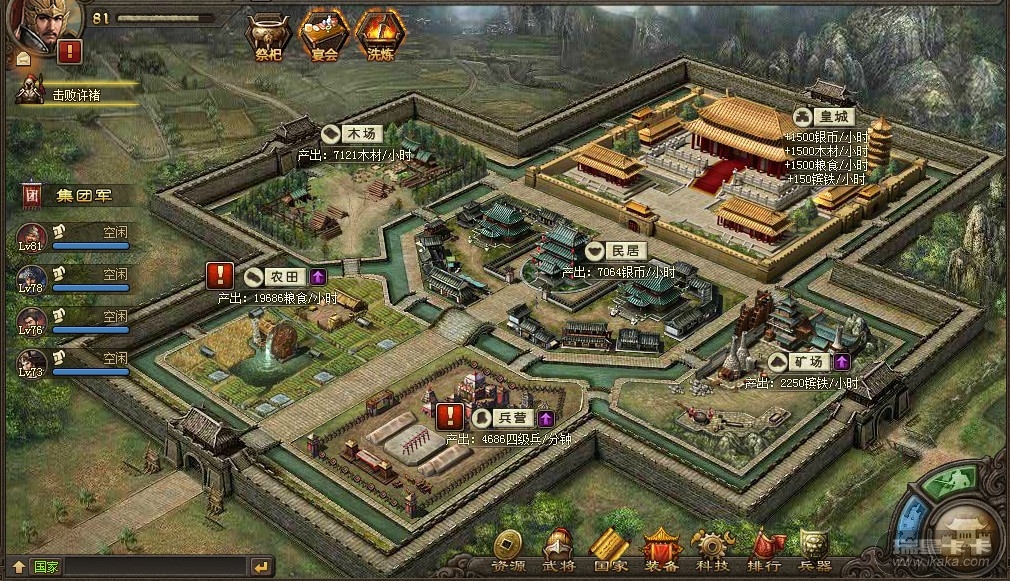The height and width of the screenshot is (581, 1010).
Task: Upgrade the 兵营 barracks via purple arrow
Action: tap(546, 418)
